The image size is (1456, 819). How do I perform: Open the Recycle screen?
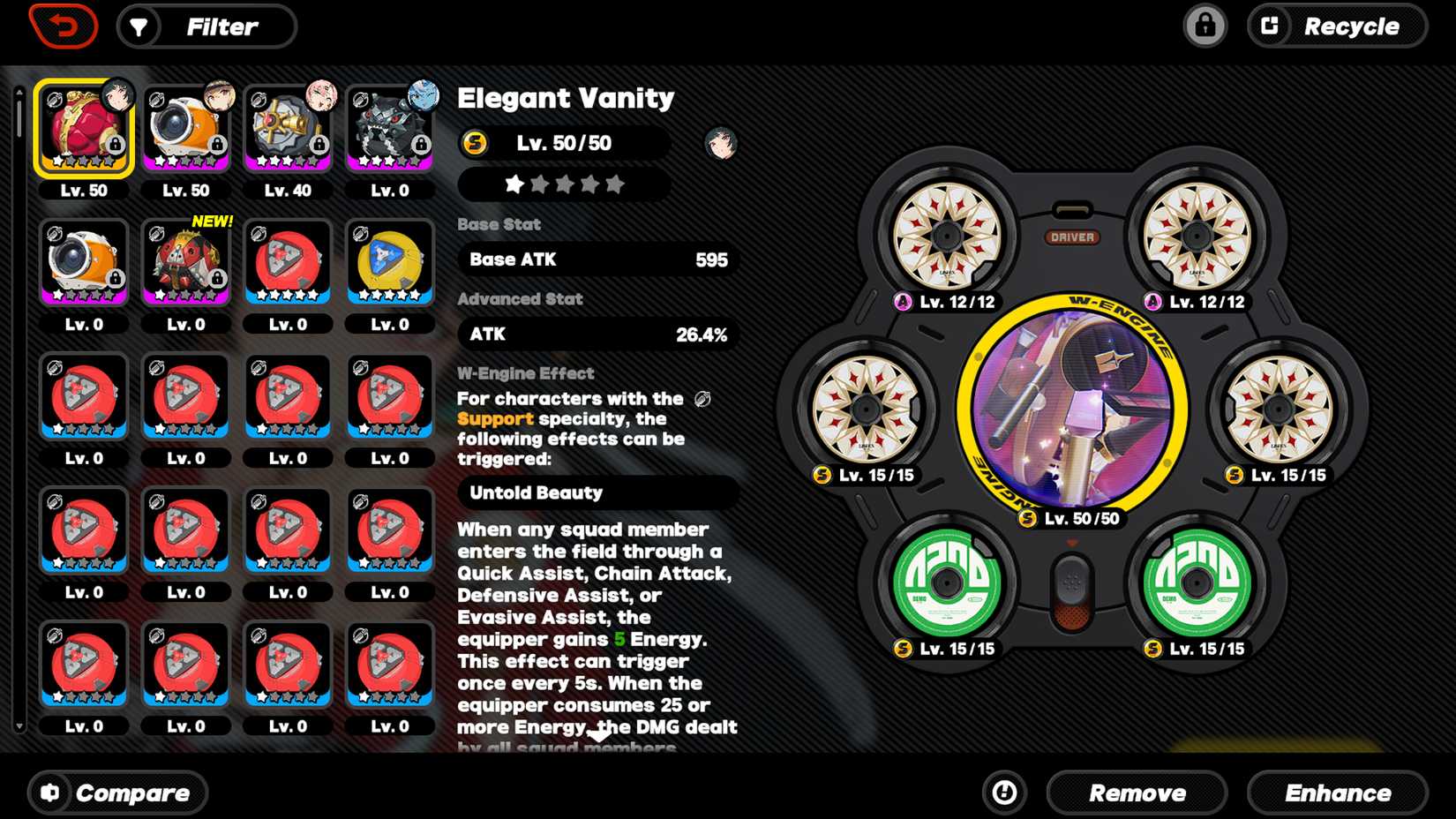click(1336, 26)
